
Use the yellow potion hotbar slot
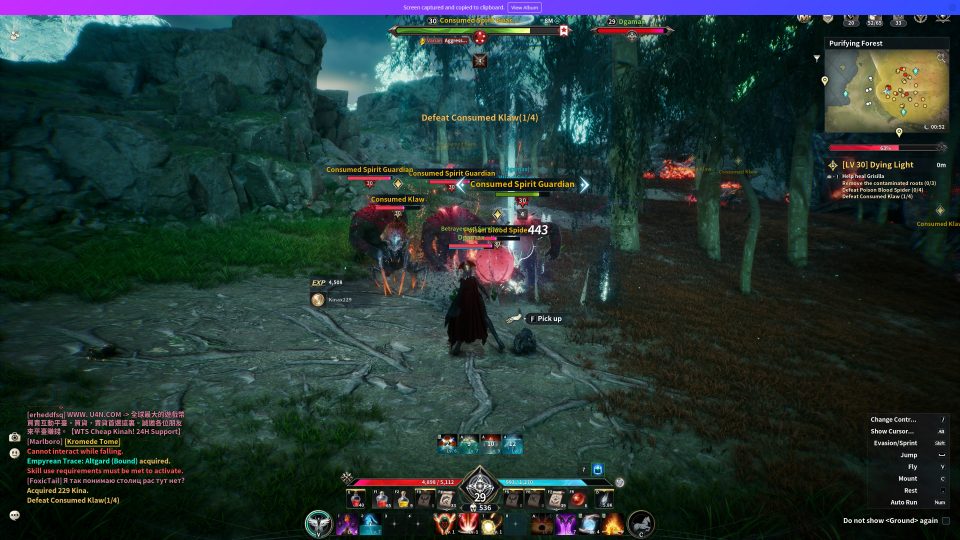[x=403, y=499]
